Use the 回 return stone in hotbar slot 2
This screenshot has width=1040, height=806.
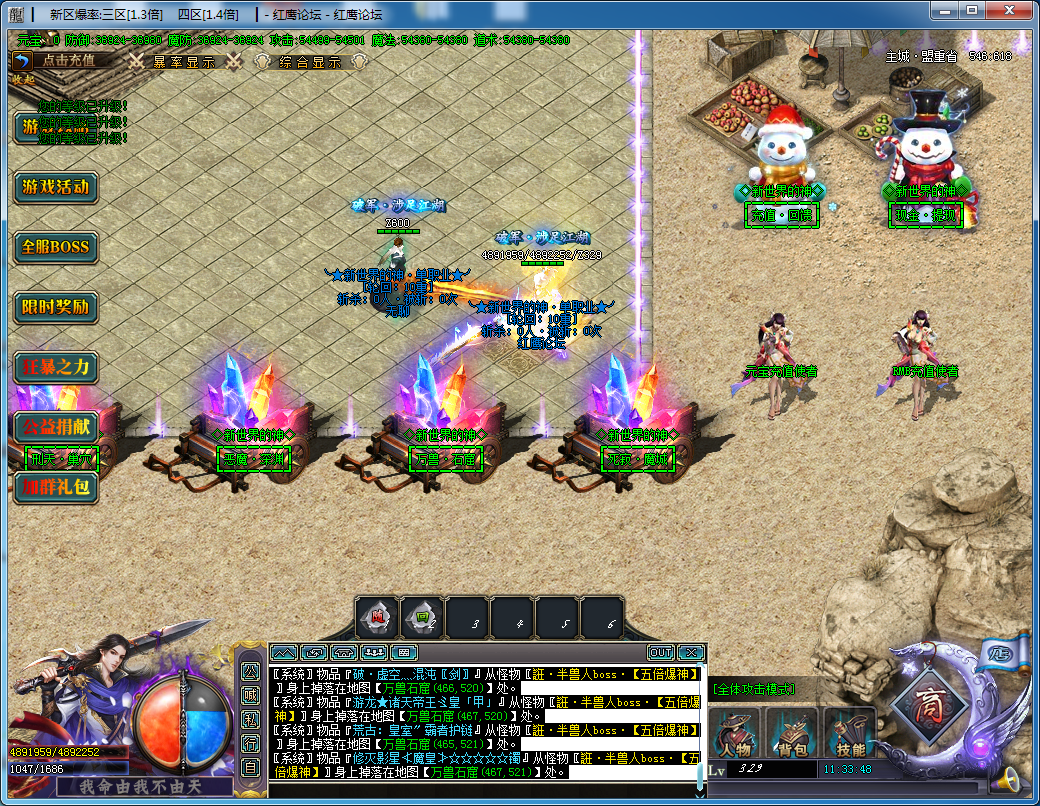(x=422, y=618)
